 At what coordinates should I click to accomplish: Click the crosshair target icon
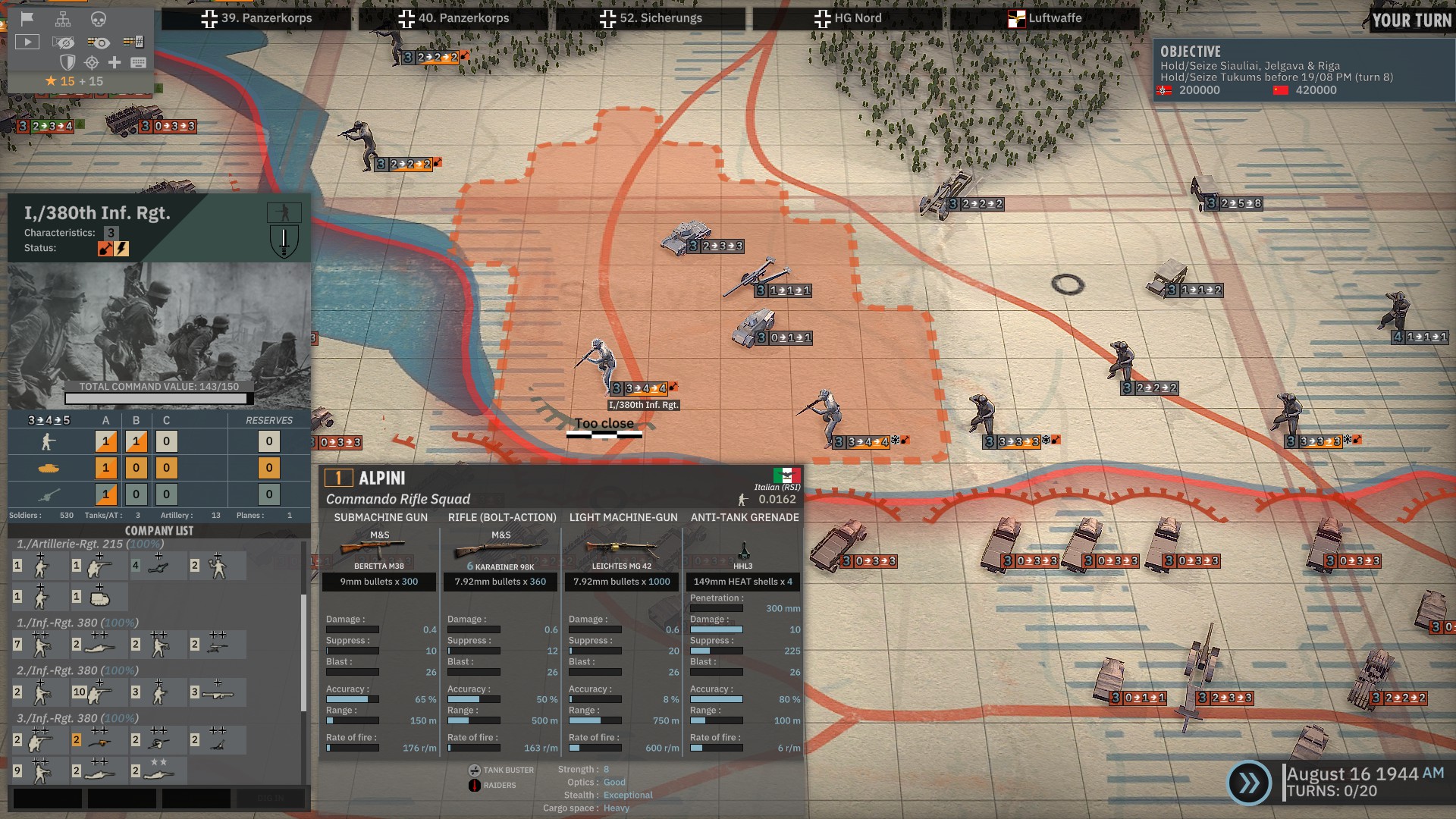(x=92, y=62)
